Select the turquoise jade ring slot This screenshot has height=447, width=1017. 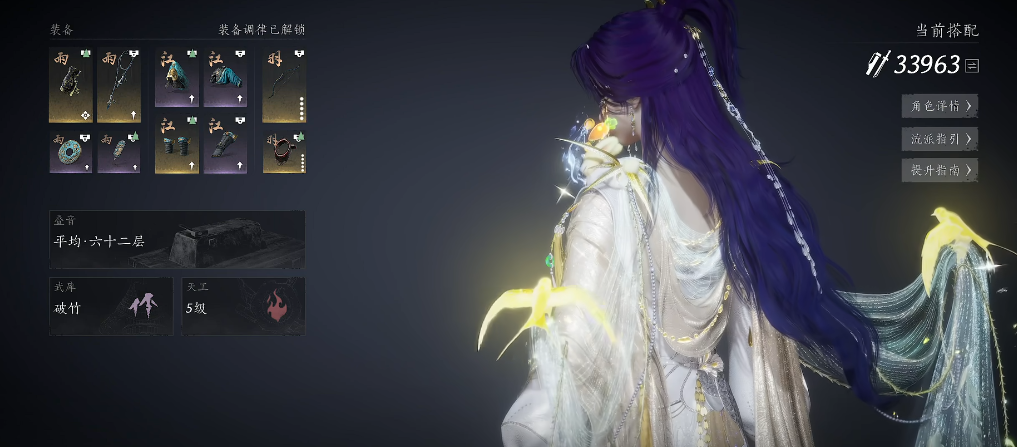tap(70, 151)
